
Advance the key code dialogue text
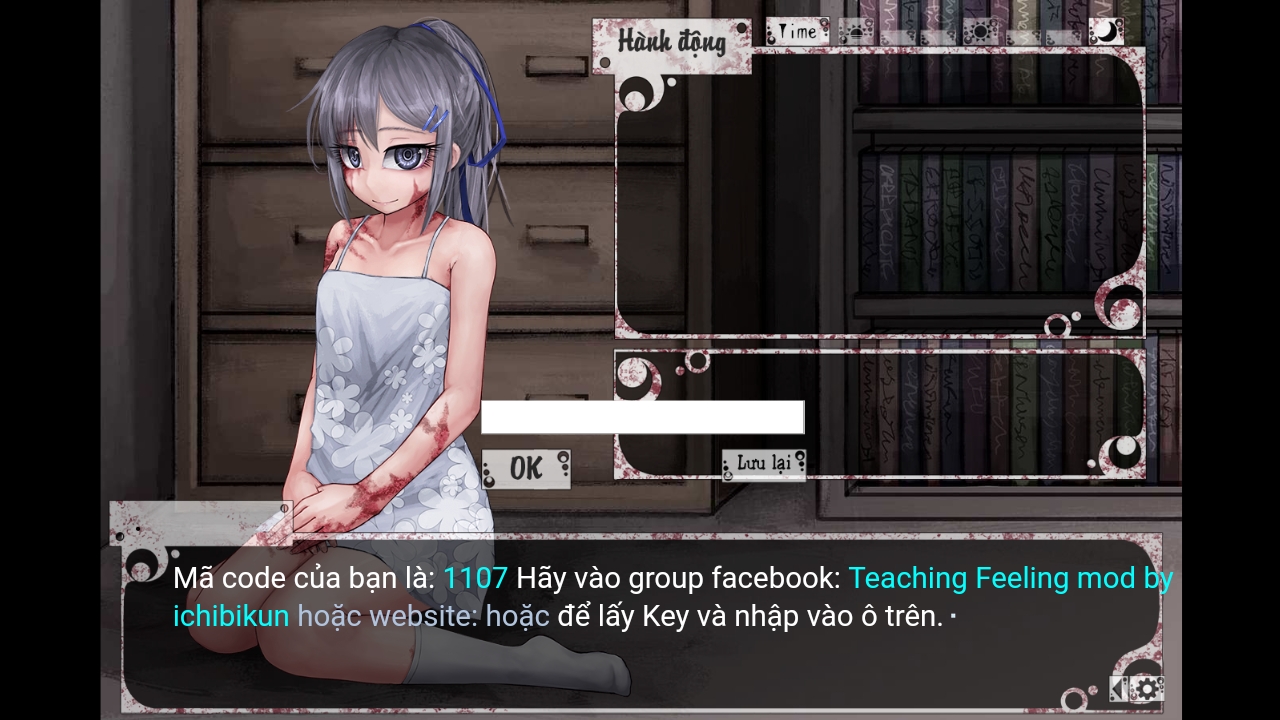pyautogui.click(x=640, y=620)
